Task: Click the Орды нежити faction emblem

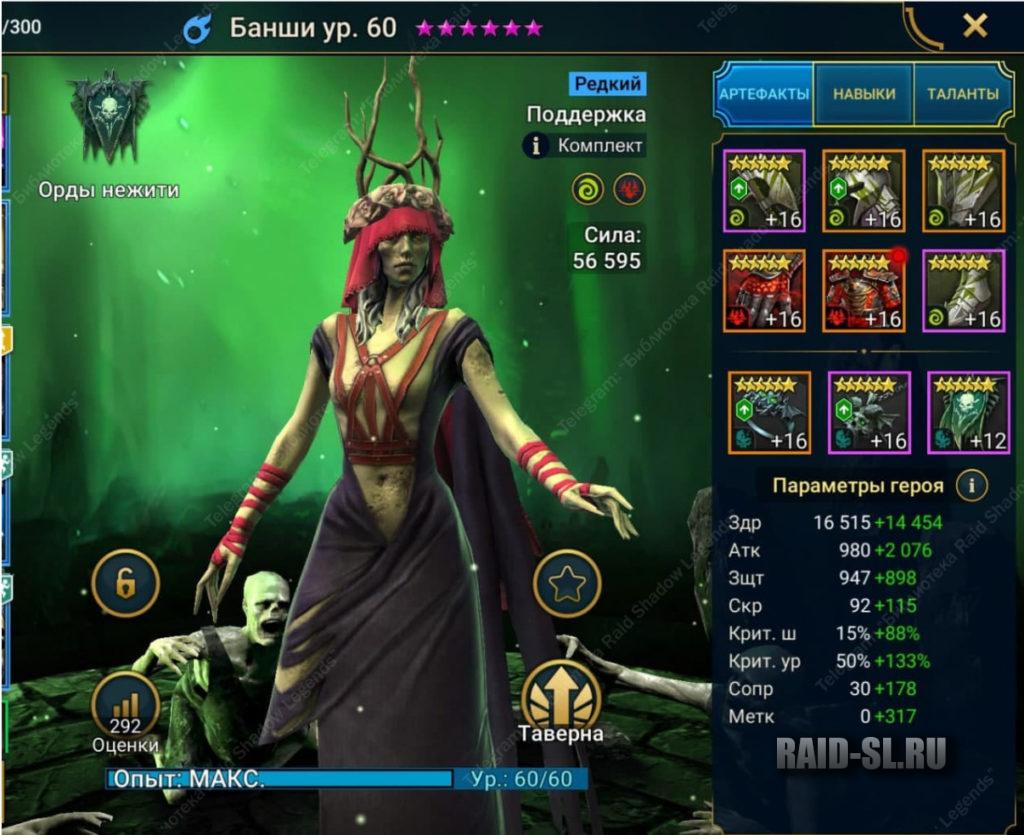Action: [x=109, y=118]
